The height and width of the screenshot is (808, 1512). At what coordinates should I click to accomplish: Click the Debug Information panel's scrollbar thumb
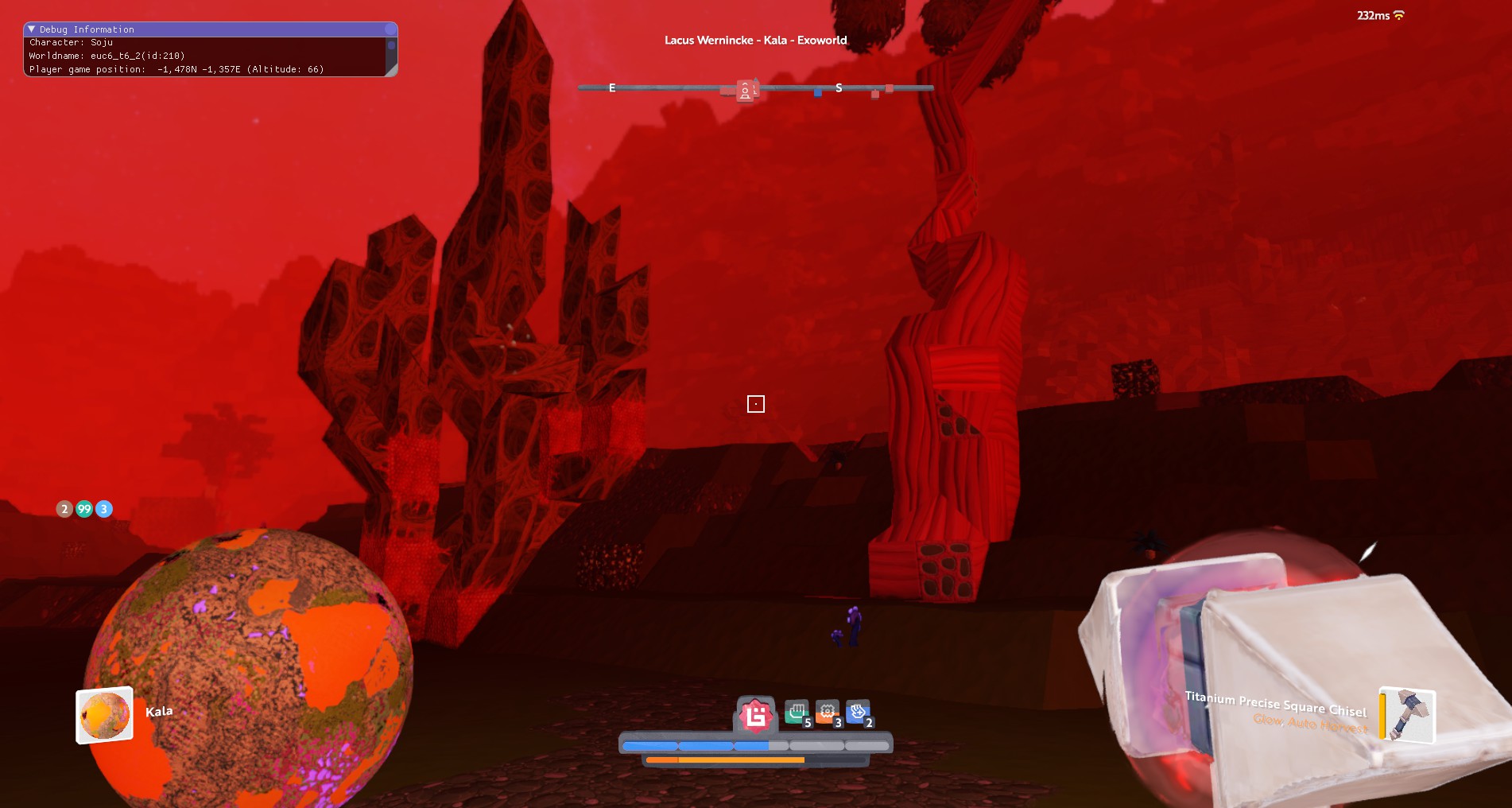click(390, 45)
